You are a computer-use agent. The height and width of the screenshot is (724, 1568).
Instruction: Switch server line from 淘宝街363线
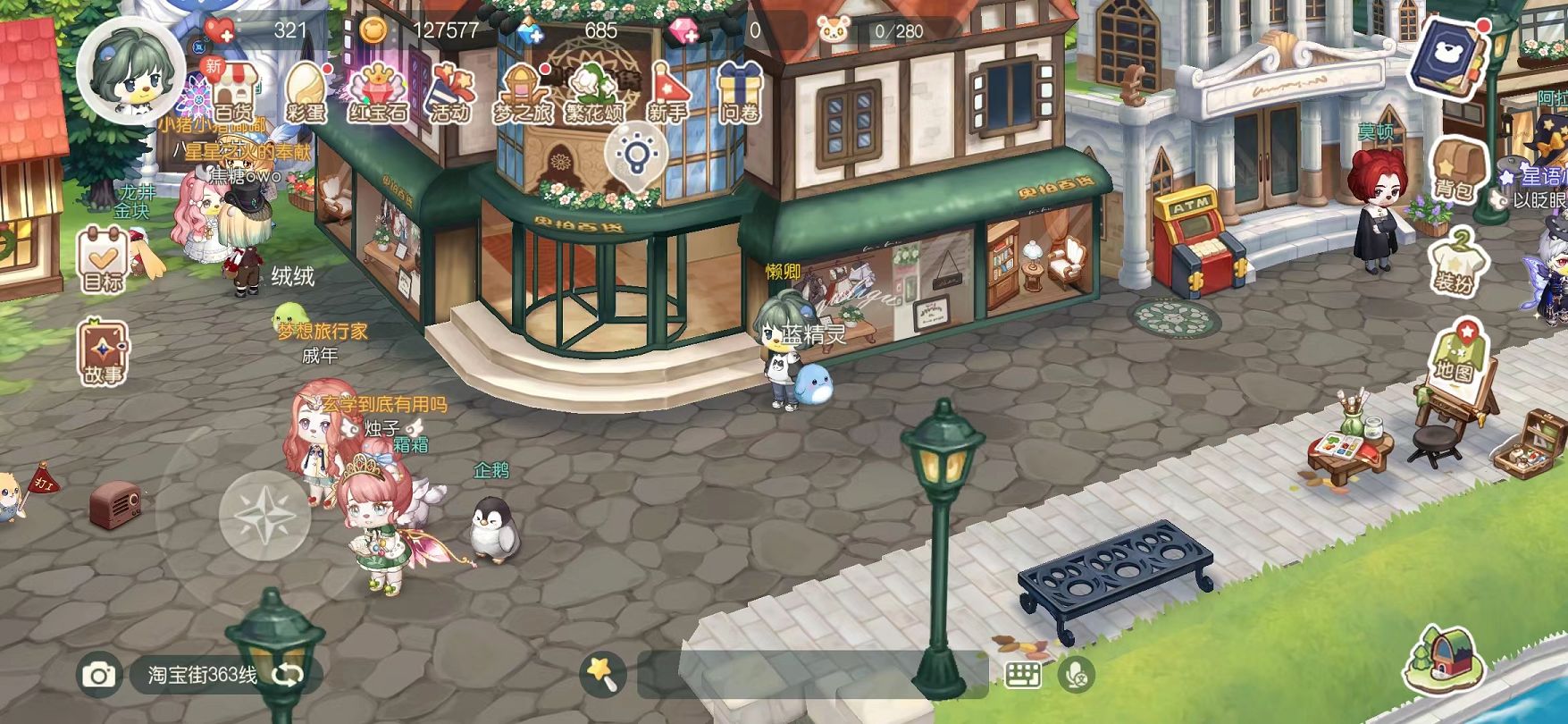(288, 675)
